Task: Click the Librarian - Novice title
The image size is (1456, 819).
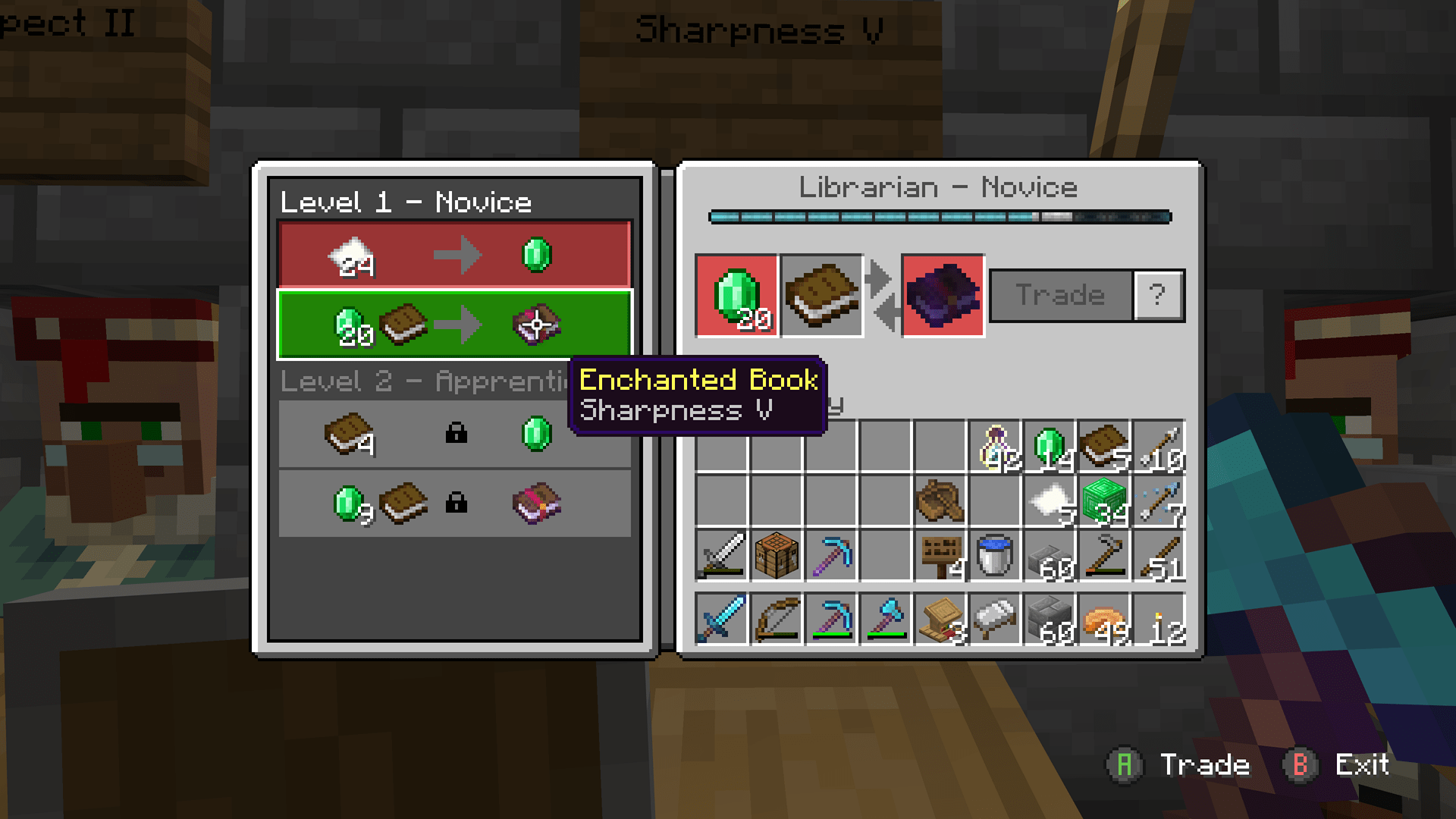Action: click(938, 187)
